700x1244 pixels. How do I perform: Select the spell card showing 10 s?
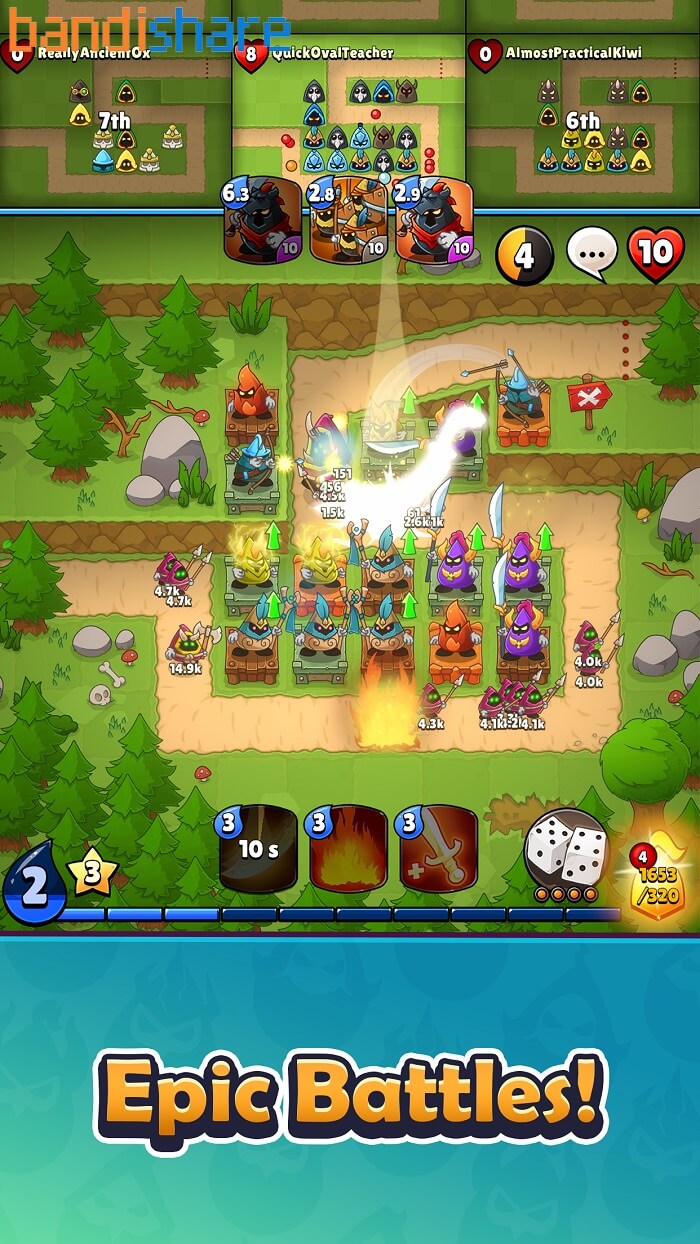[258, 850]
